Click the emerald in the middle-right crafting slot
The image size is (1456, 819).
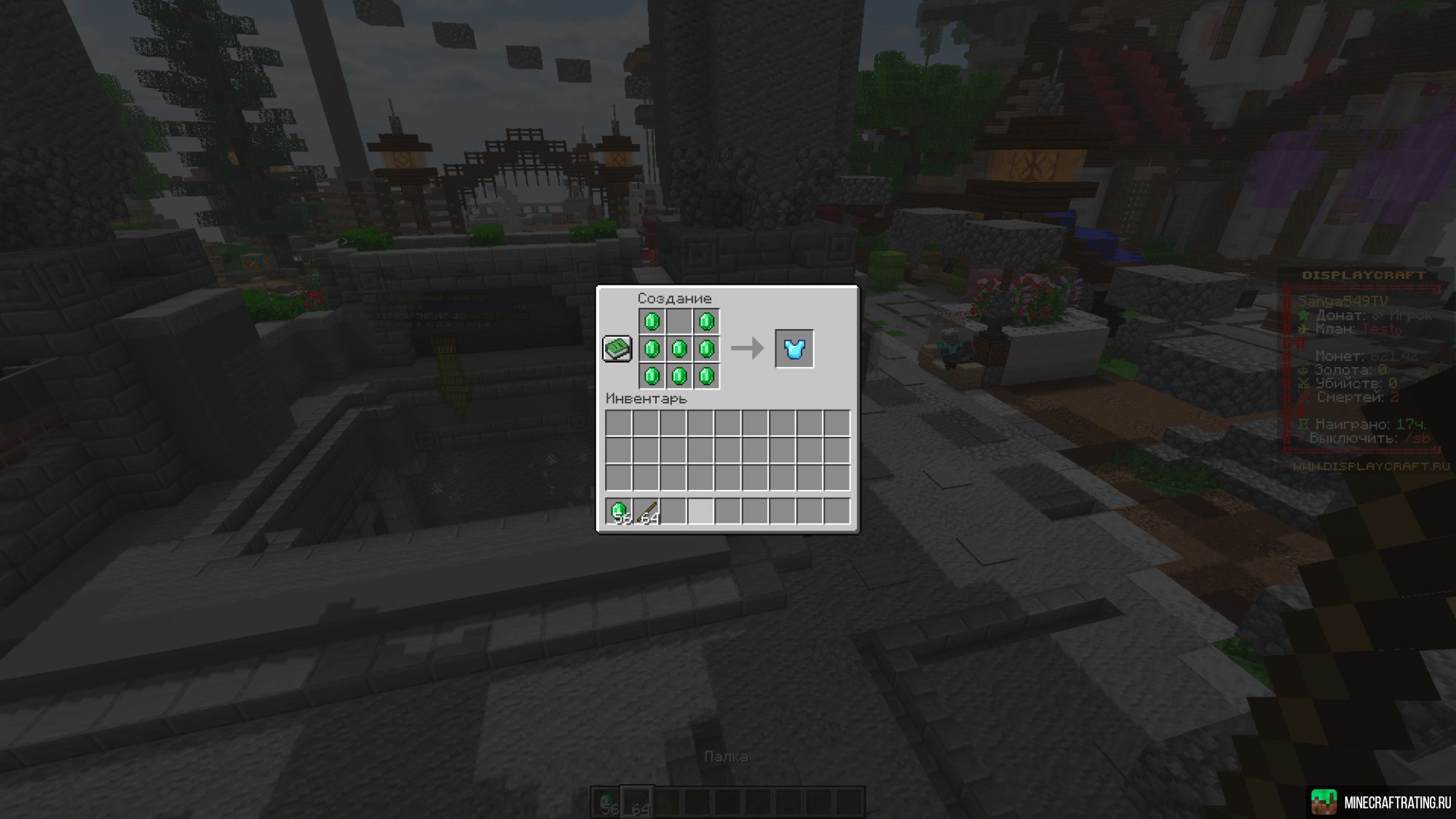point(707,348)
